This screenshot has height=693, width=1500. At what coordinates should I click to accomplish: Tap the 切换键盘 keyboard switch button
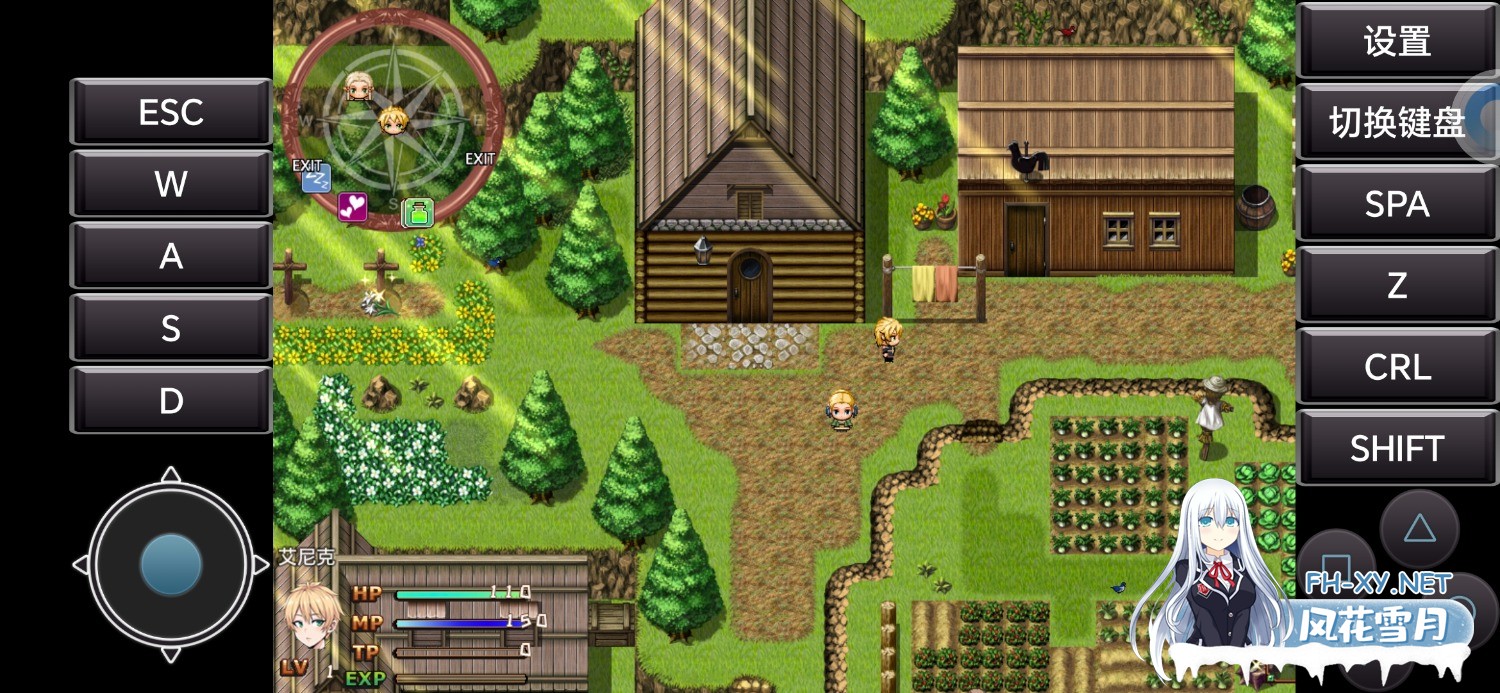click(1397, 123)
